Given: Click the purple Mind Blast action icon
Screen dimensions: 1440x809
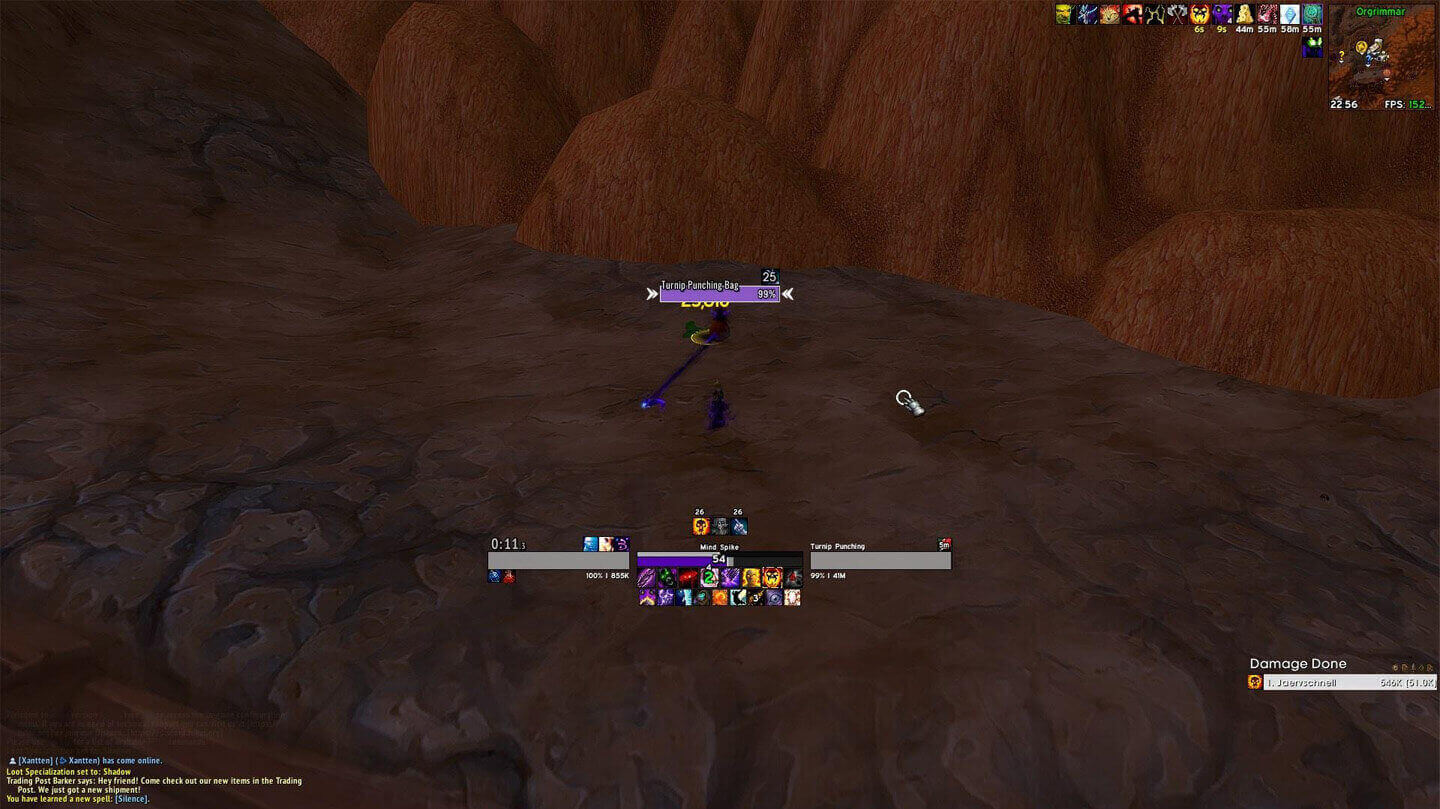Looking at the screenshot, I should [729, 578].
